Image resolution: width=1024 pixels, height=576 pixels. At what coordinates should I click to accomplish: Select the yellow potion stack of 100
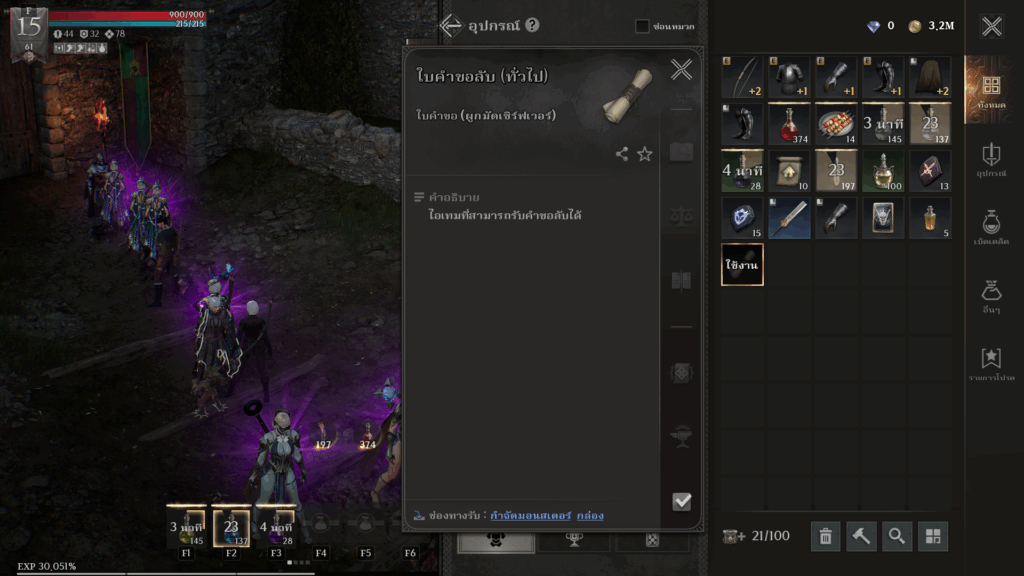pyautogui.click(x=883, y=171)
